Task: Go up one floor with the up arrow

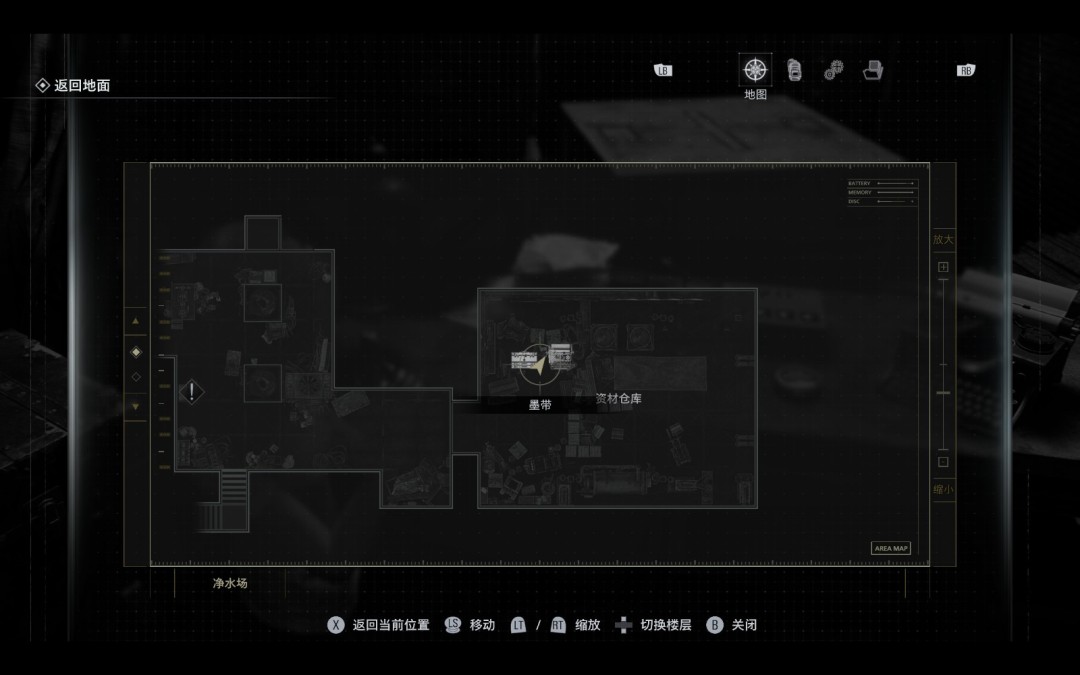Action: point(136,321)
